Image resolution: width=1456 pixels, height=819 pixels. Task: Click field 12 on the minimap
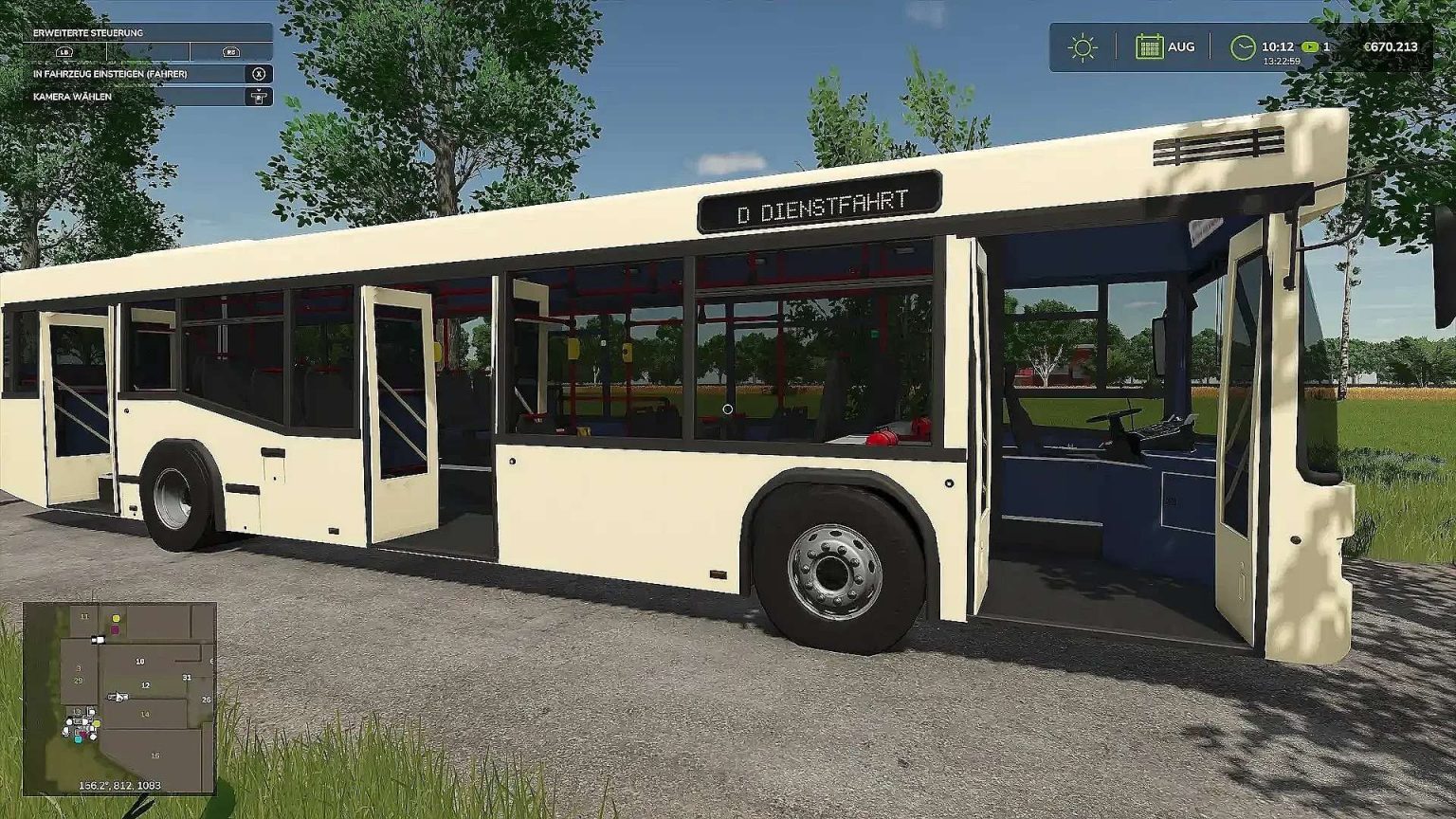pyautogui.click(x=145, y=684)
